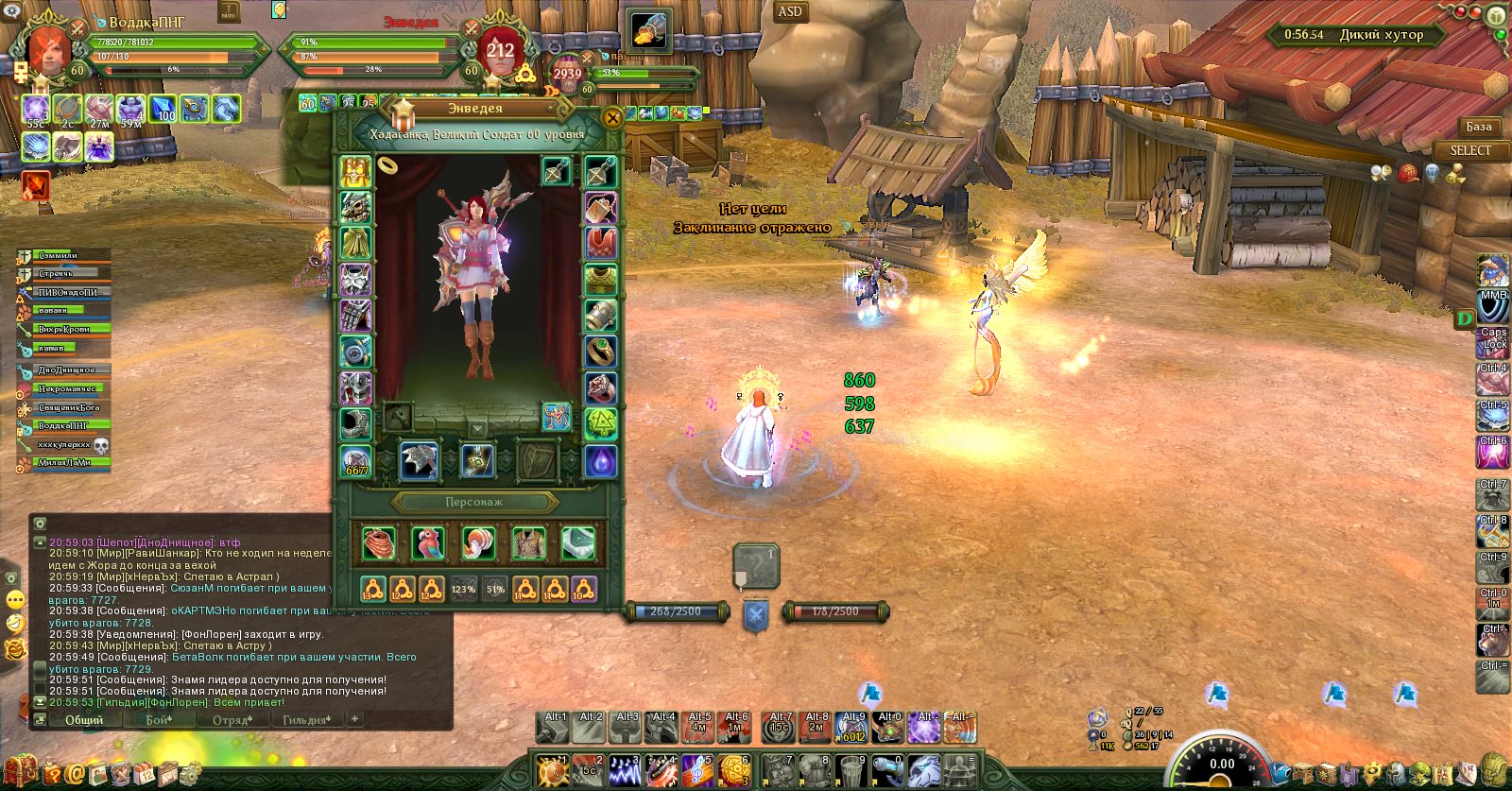Select the red parrot pet slot

(428, 543)
